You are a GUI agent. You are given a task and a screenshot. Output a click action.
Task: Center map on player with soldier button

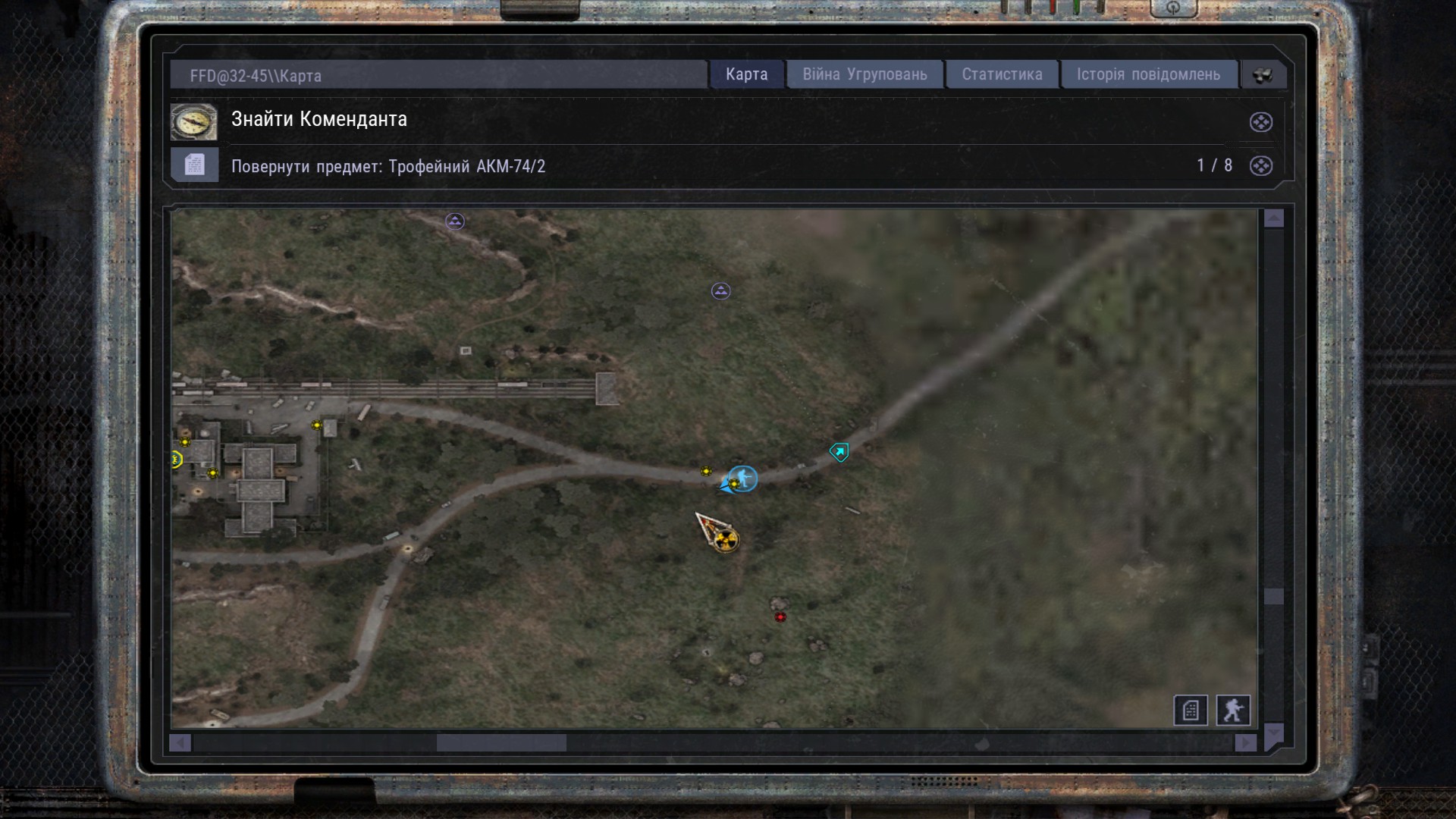1233,711
